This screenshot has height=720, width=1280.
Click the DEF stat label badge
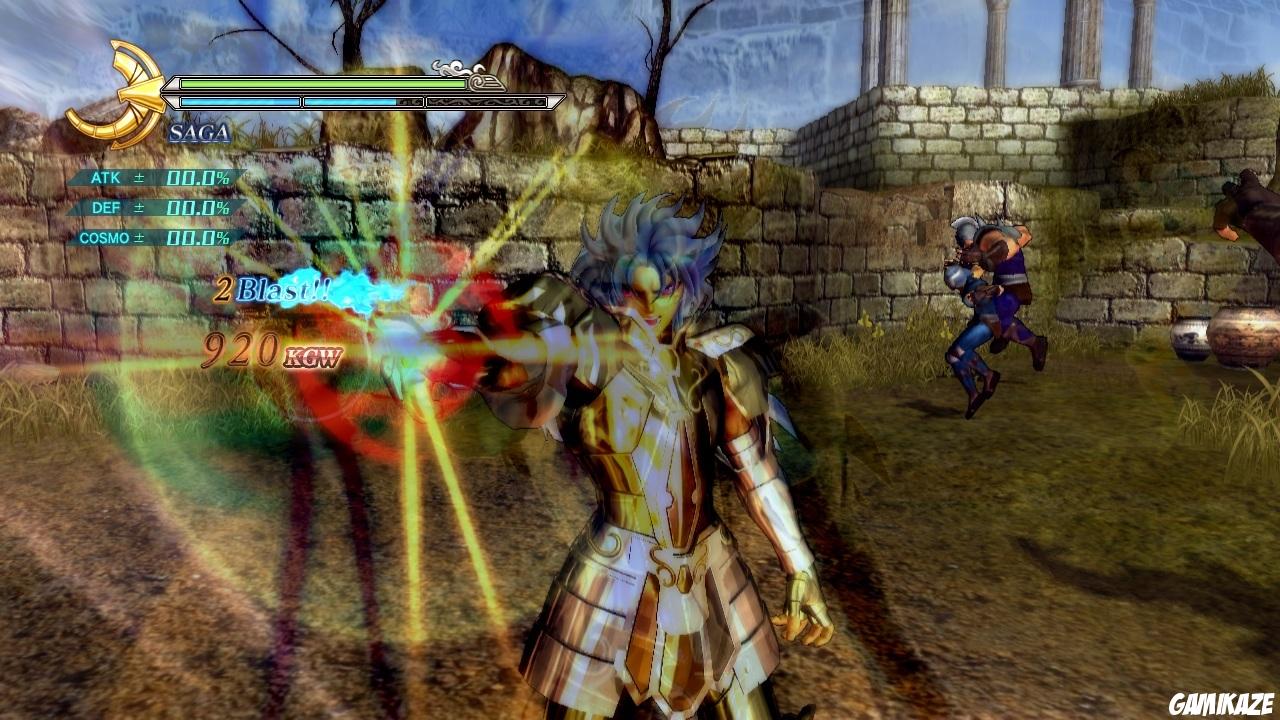[x=105, y=207]
